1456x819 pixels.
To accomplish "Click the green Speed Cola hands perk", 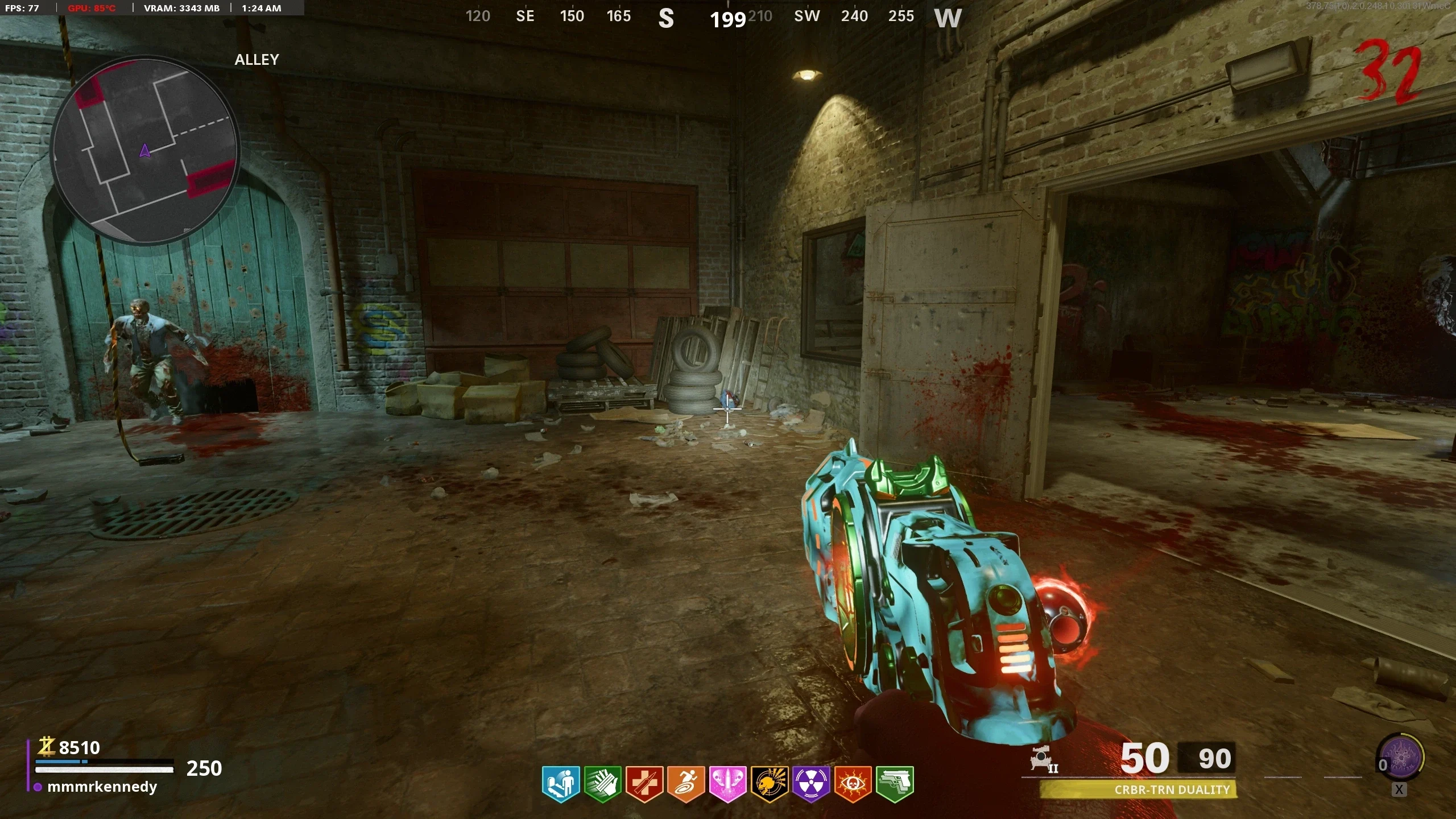I will (x=603, y=784).
